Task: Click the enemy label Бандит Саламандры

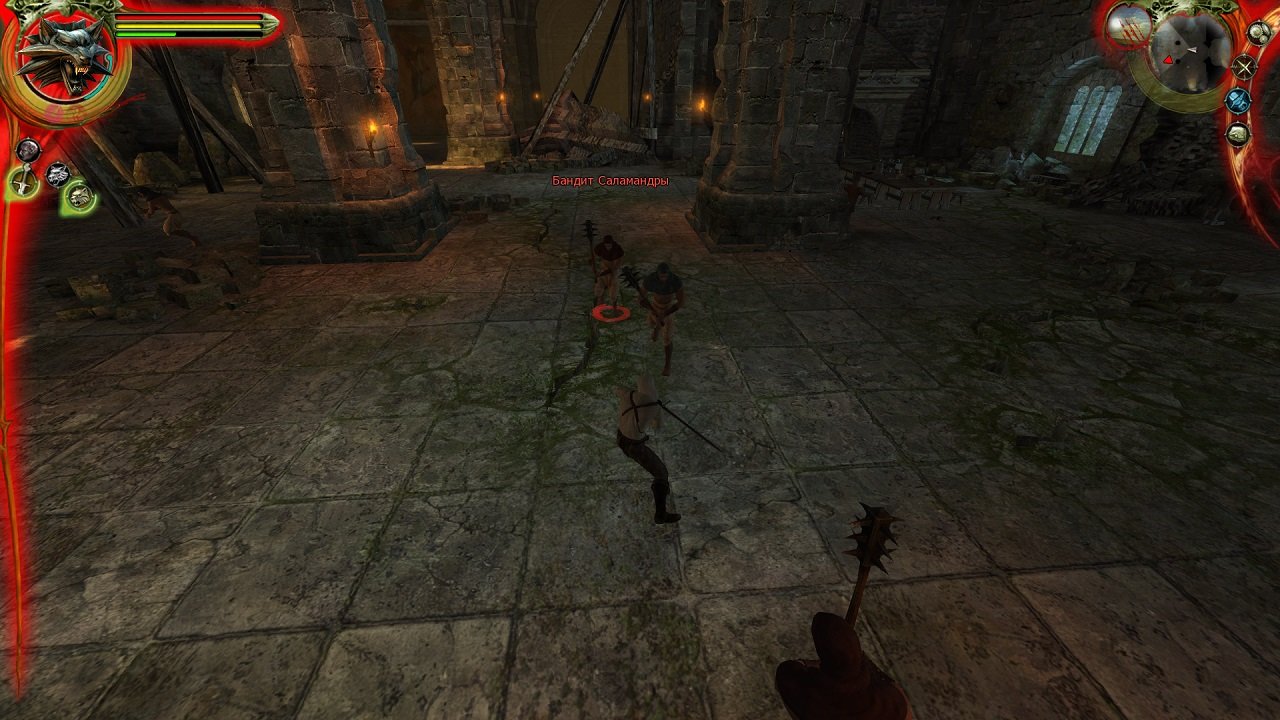Action: [610, 182]
